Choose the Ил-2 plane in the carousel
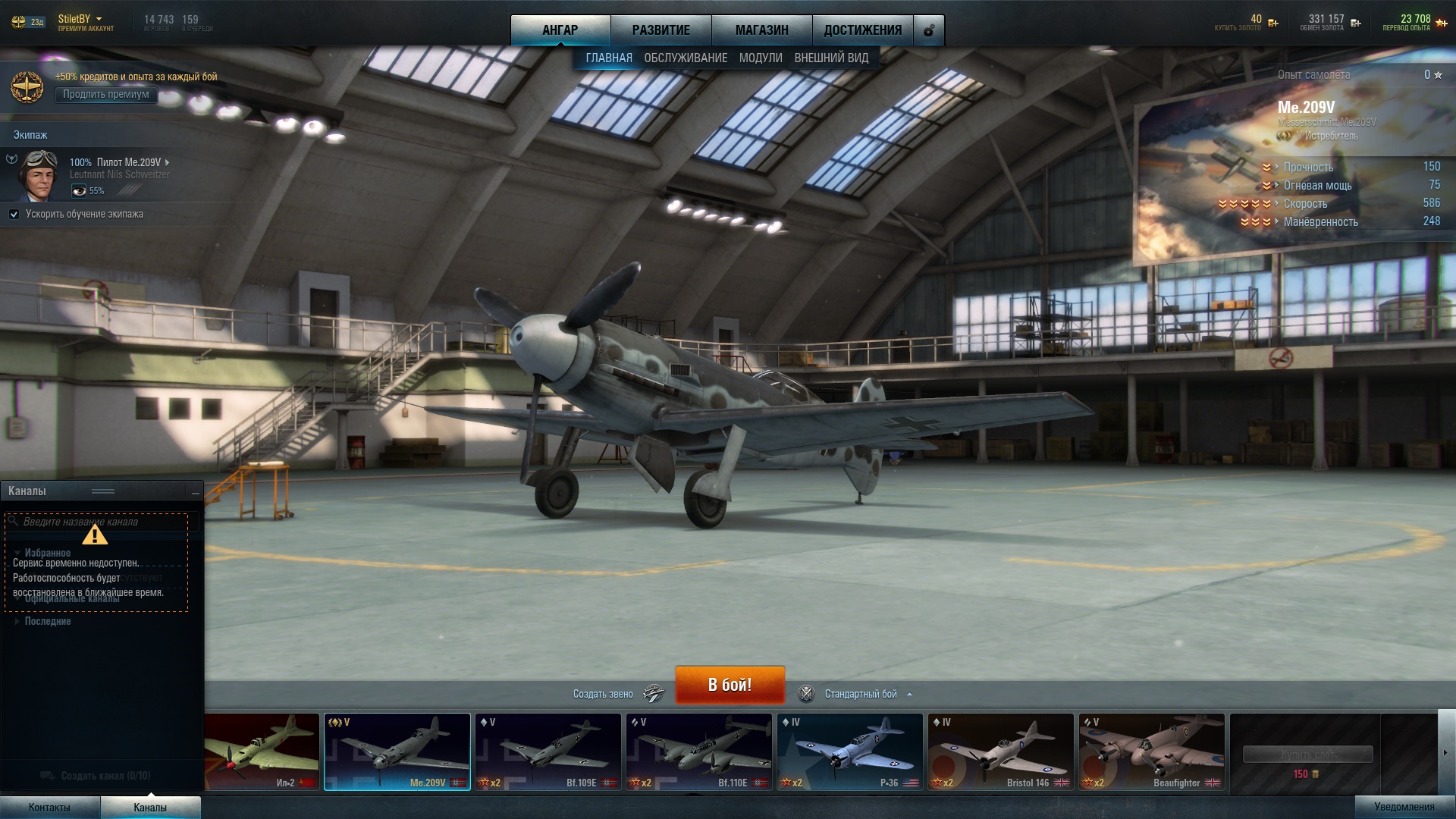This screenshot has width=1456, height=819. [x=262, y=752]
